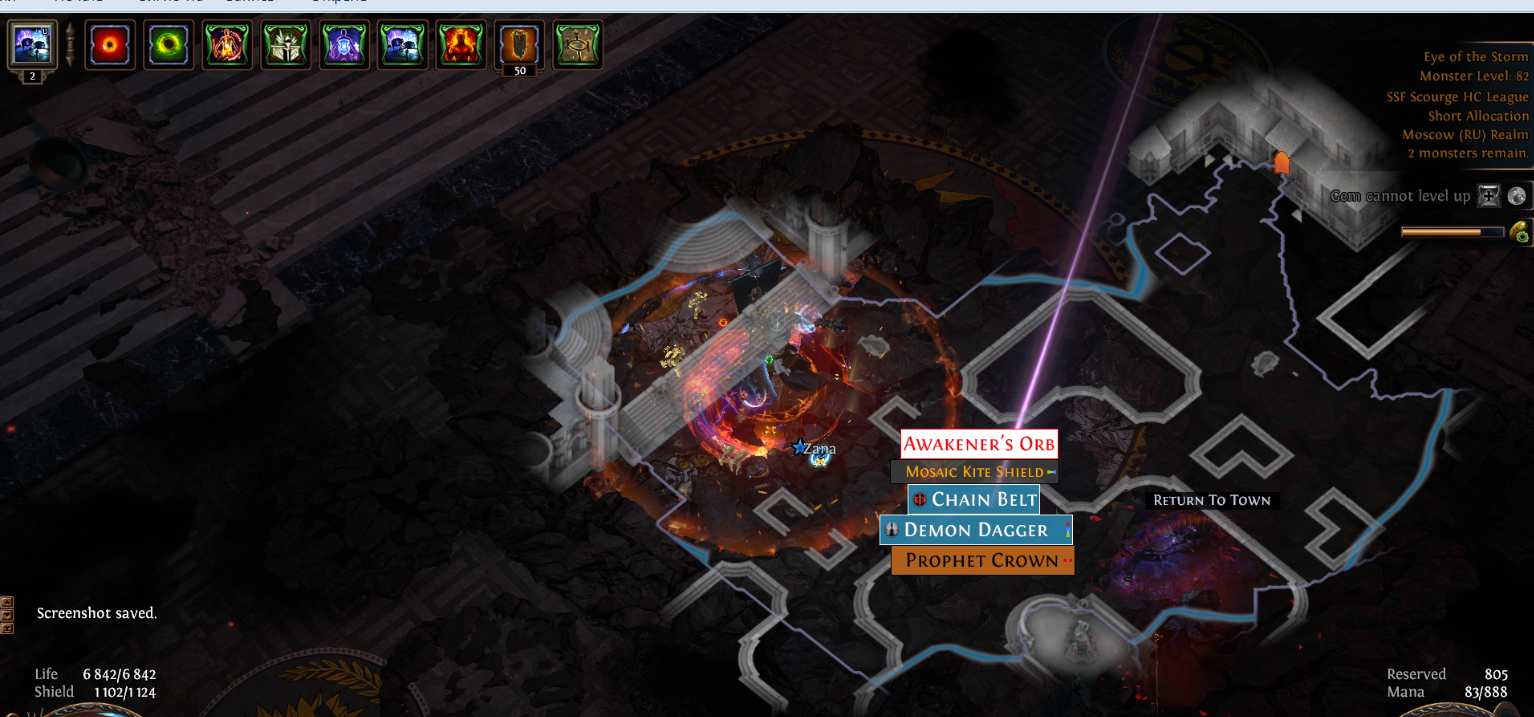This screenshot has height=717, width=1534.
Task: Pick up the Awakener's Orb label
Action: (x=979, y=444)
